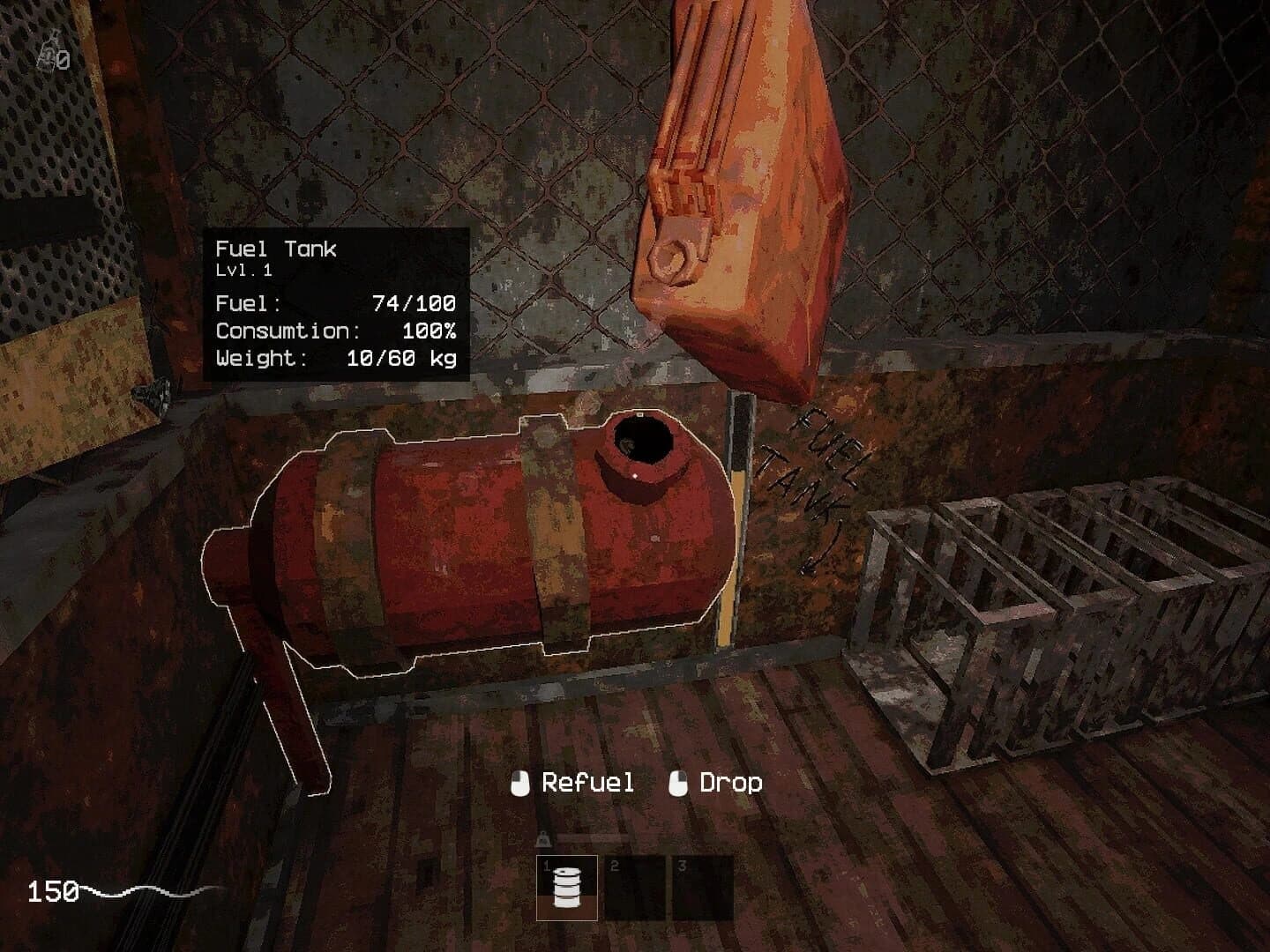
Task: Click Drop to release the canister
Action: tap(730, 782)
